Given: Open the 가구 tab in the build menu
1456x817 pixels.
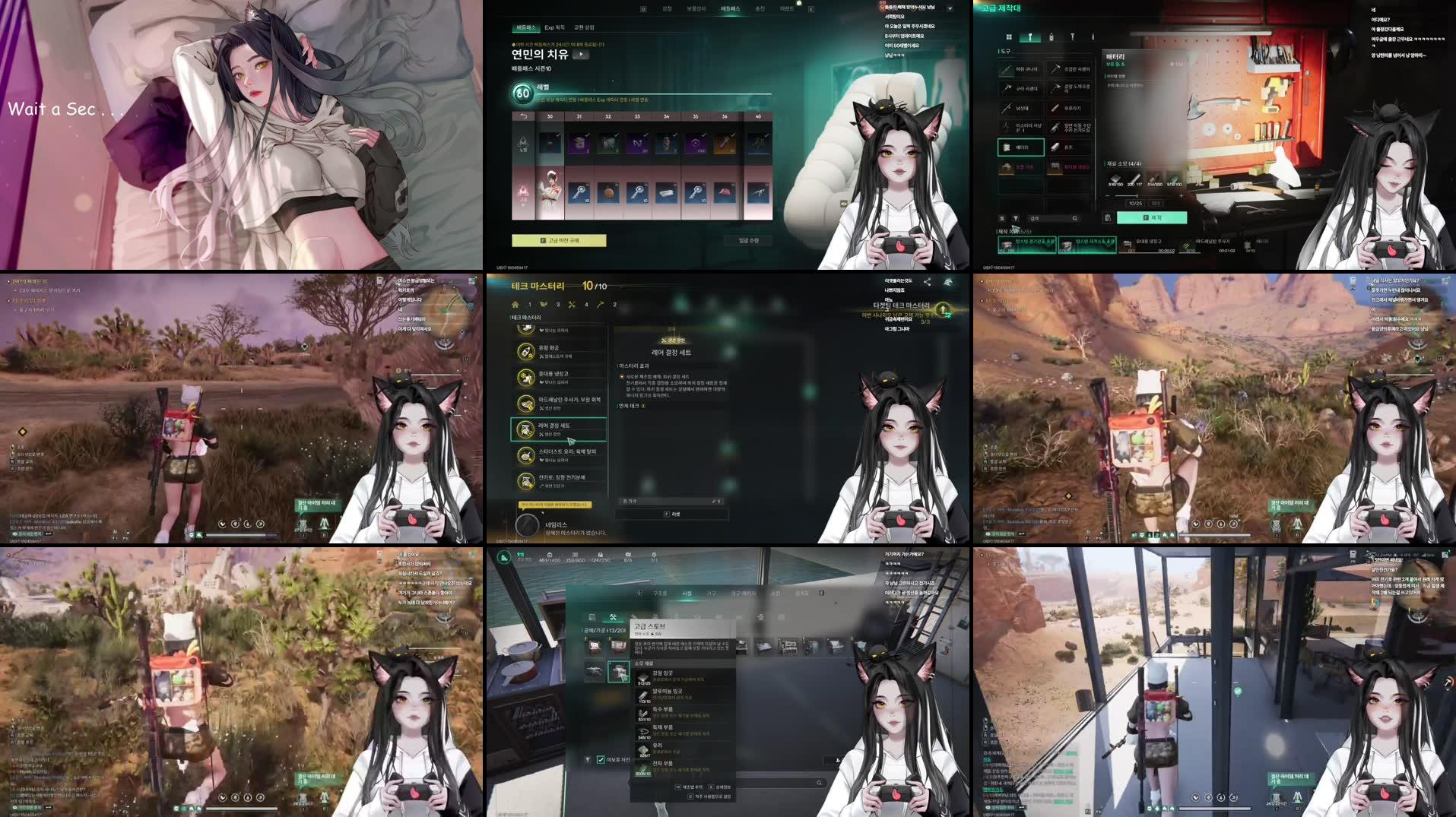Looking at the screenshot, I should point(712,594).
